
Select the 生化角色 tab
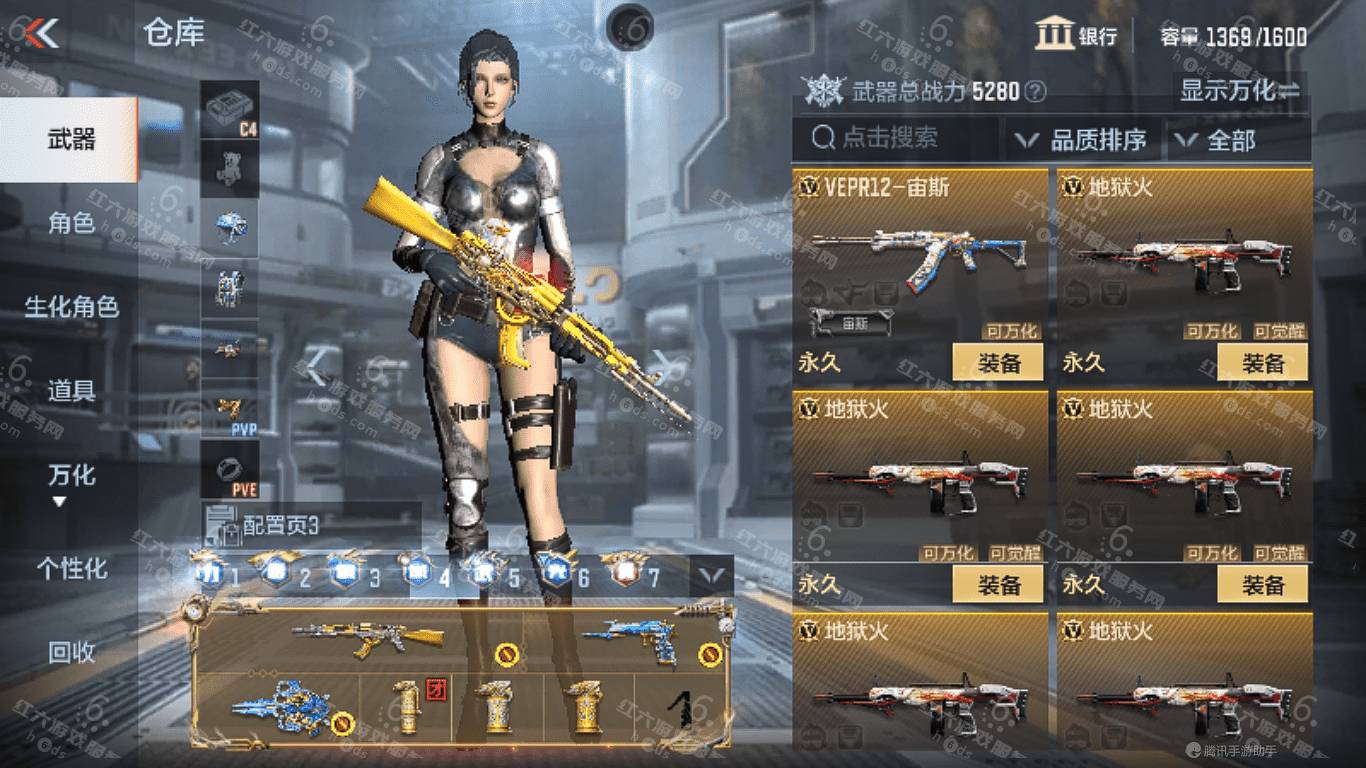point(70,307)
